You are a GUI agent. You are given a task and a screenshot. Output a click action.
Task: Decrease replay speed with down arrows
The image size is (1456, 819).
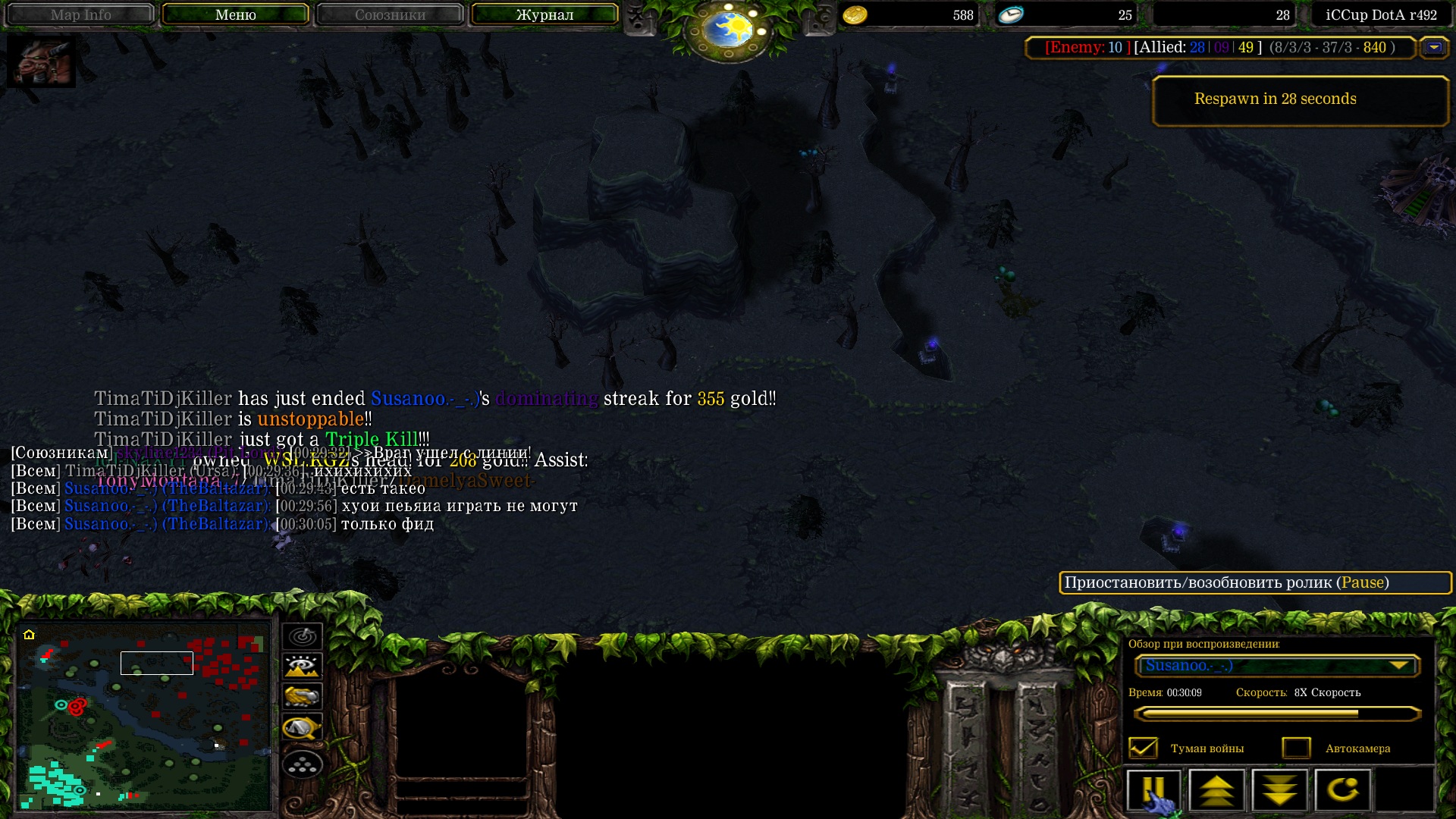pos(1279,790)
